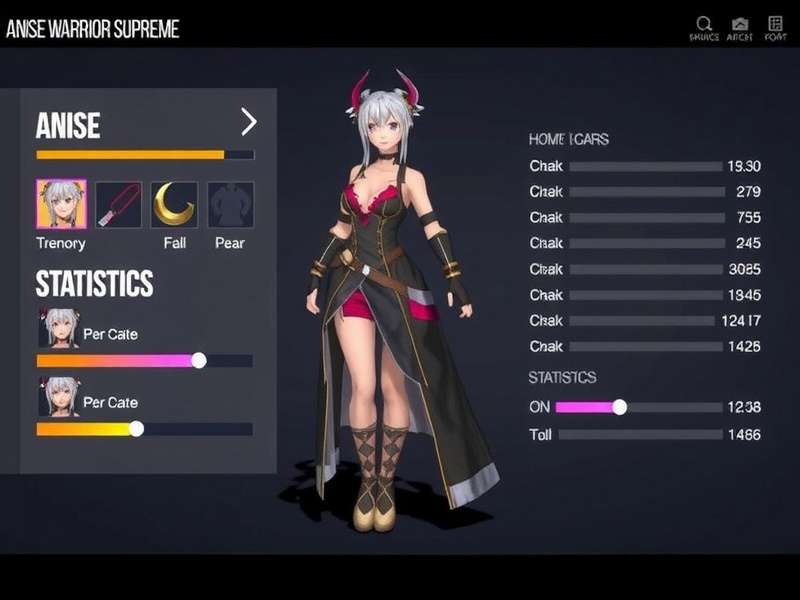
Task: Adjust the pink ON slider handle
Action: [620, 407]
